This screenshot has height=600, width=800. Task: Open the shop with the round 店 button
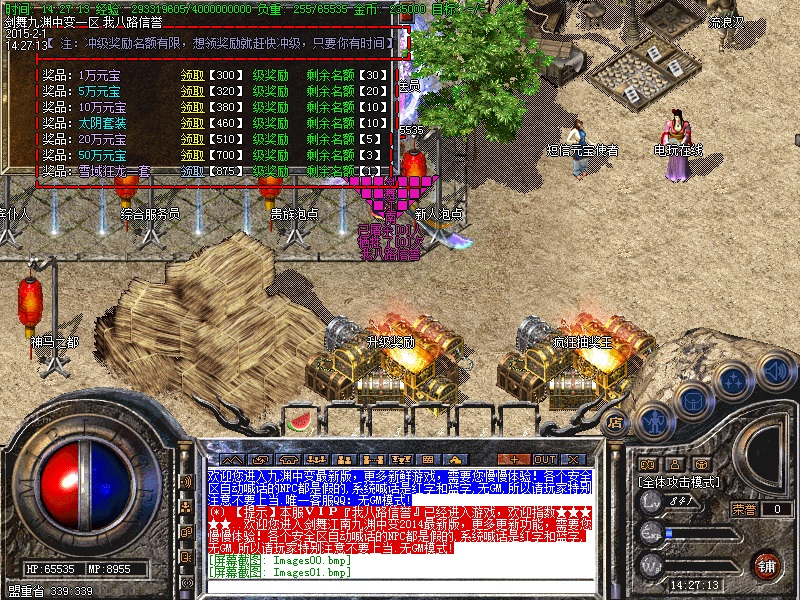[x=616, y=422]
